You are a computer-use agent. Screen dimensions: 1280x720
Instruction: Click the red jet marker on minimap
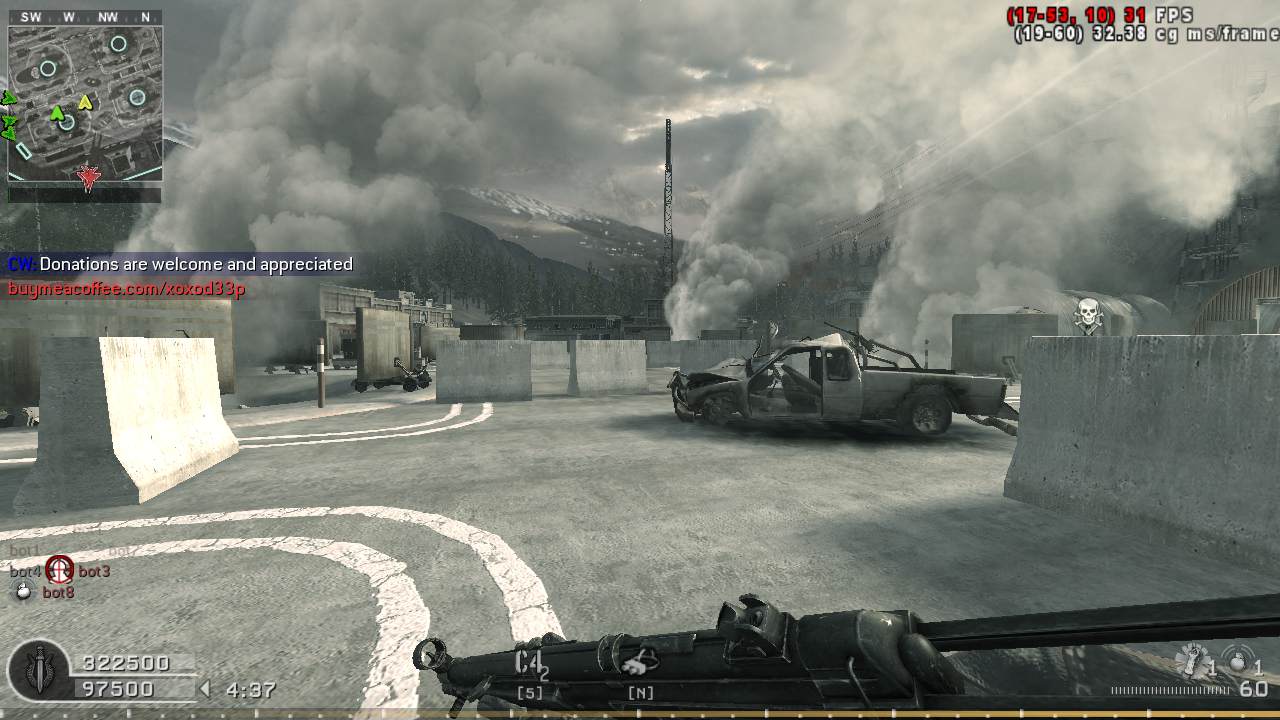(x=89, y=178)
